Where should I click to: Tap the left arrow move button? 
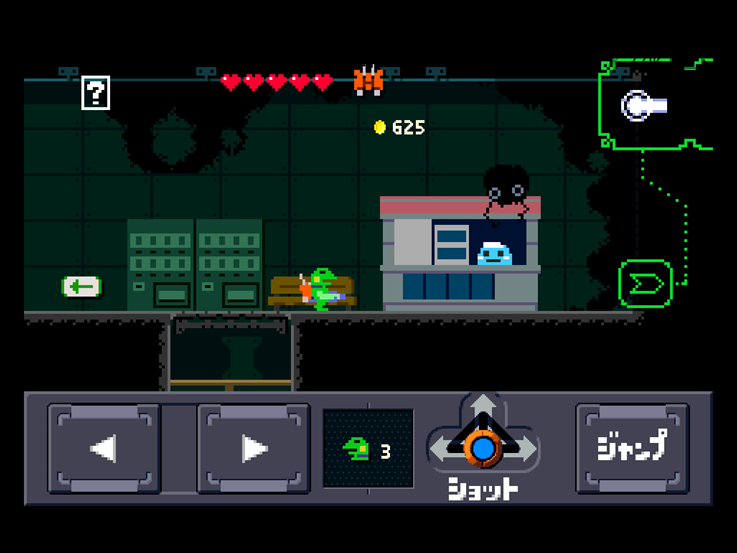(104, 448)
